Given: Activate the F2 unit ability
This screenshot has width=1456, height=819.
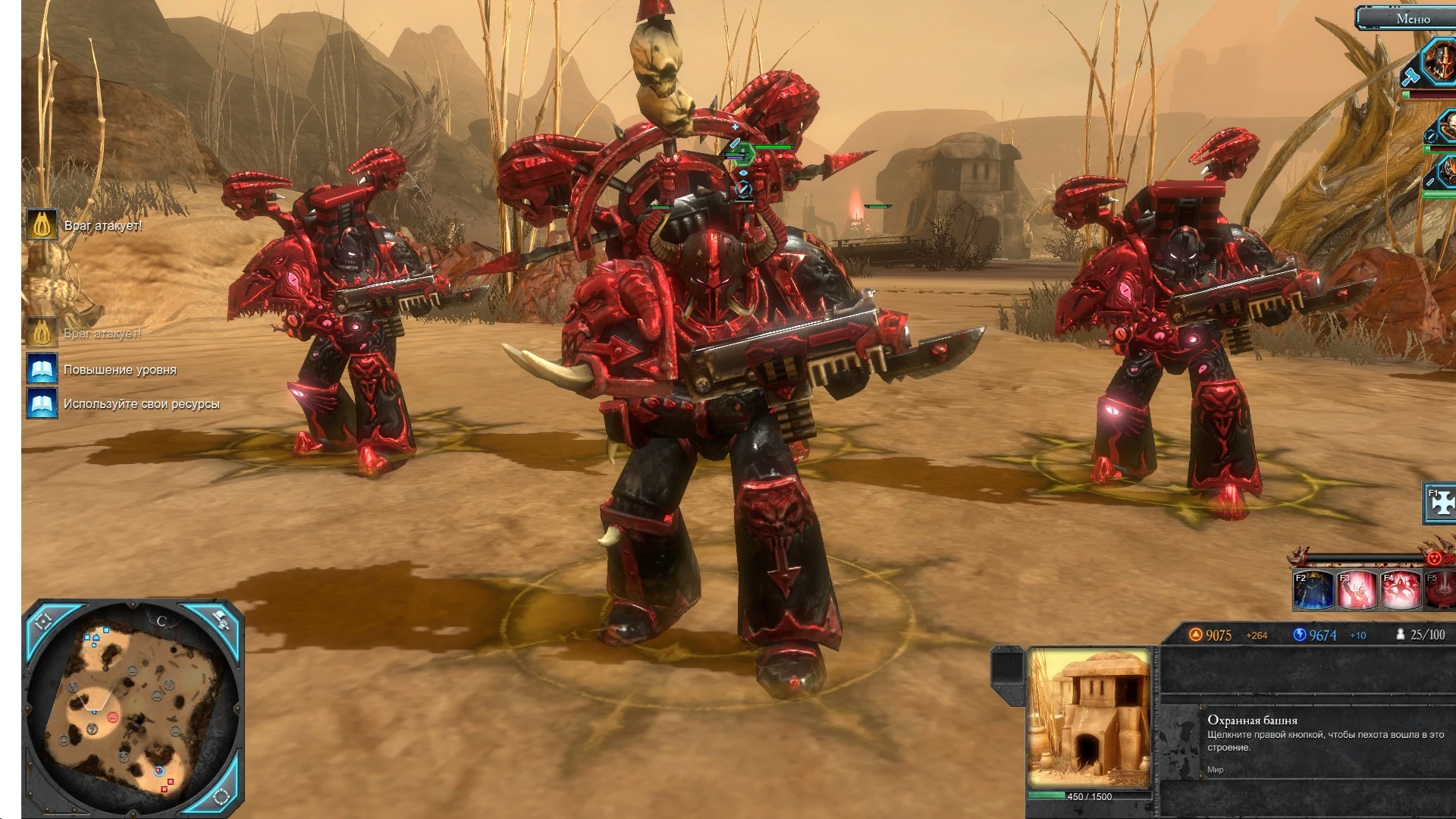Looking at the screenshot, I should pyautogui.click(x=1313, y=589).
